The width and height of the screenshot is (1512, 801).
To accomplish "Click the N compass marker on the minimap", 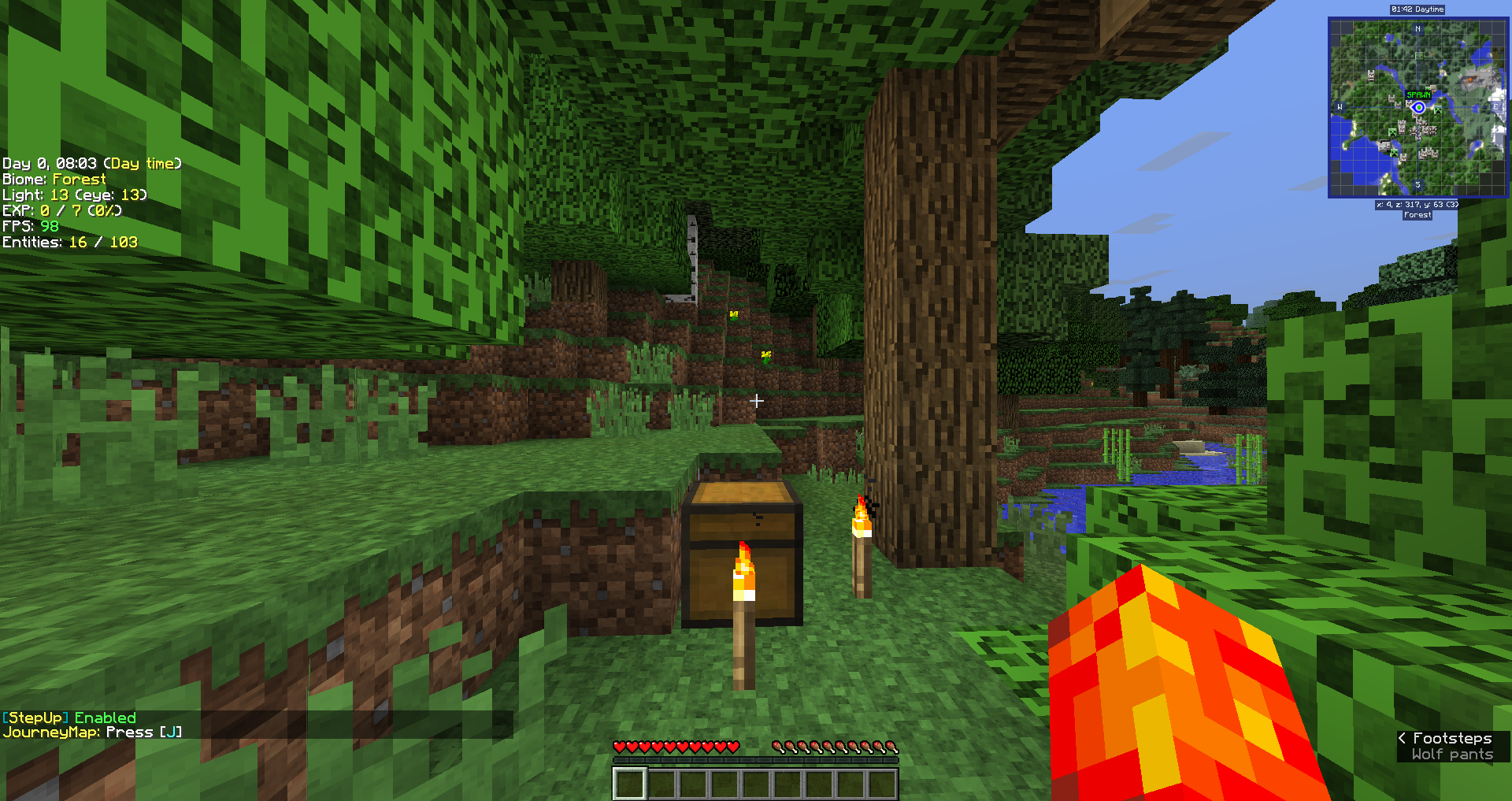I will point(1417,28).
